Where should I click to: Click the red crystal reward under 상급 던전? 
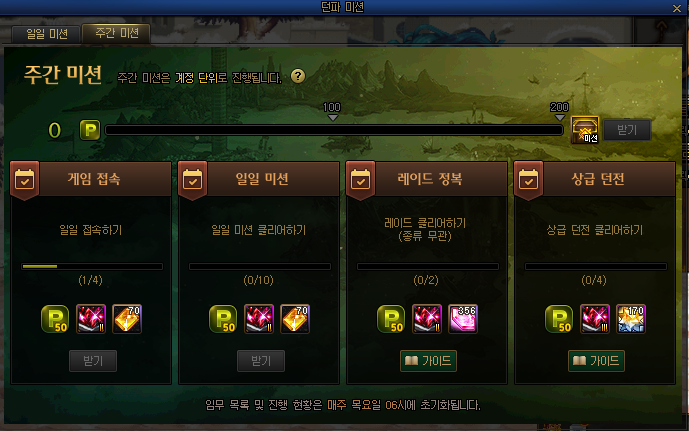coord(596,318)
